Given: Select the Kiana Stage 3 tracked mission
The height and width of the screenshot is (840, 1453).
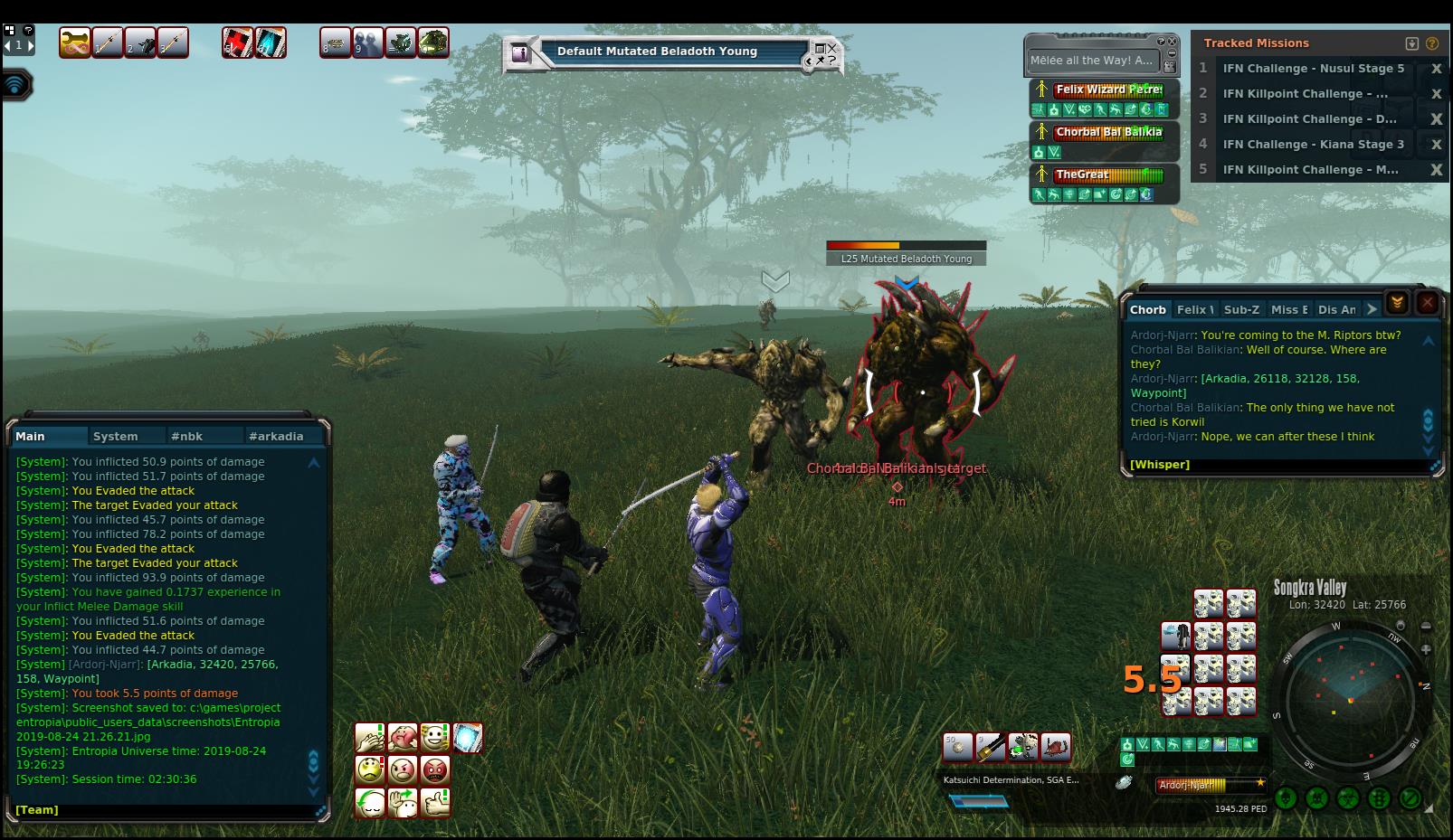Looking at the screenshot, I should click(1313, 144).
